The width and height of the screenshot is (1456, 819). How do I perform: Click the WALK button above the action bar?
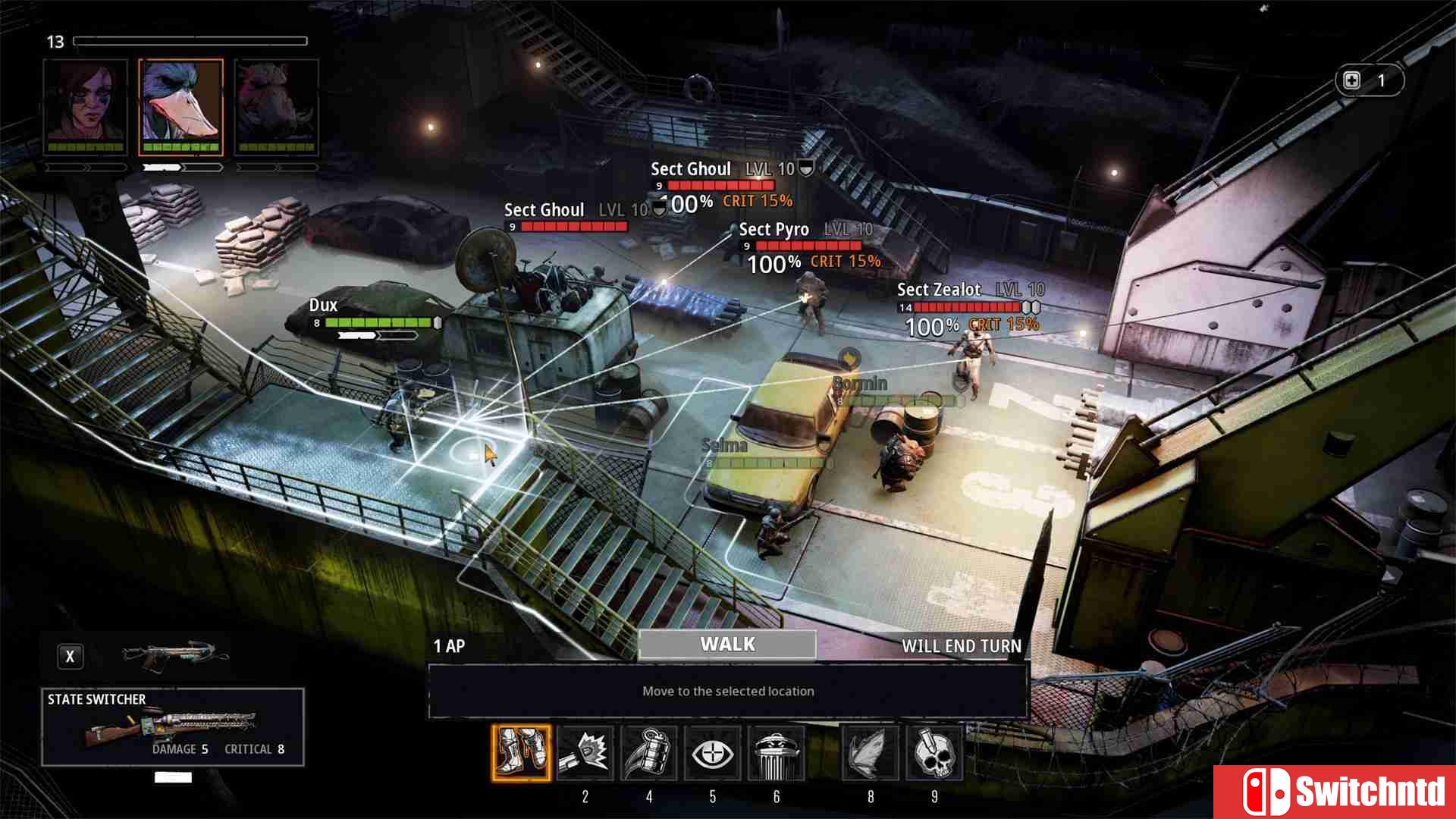coord(728,644)
